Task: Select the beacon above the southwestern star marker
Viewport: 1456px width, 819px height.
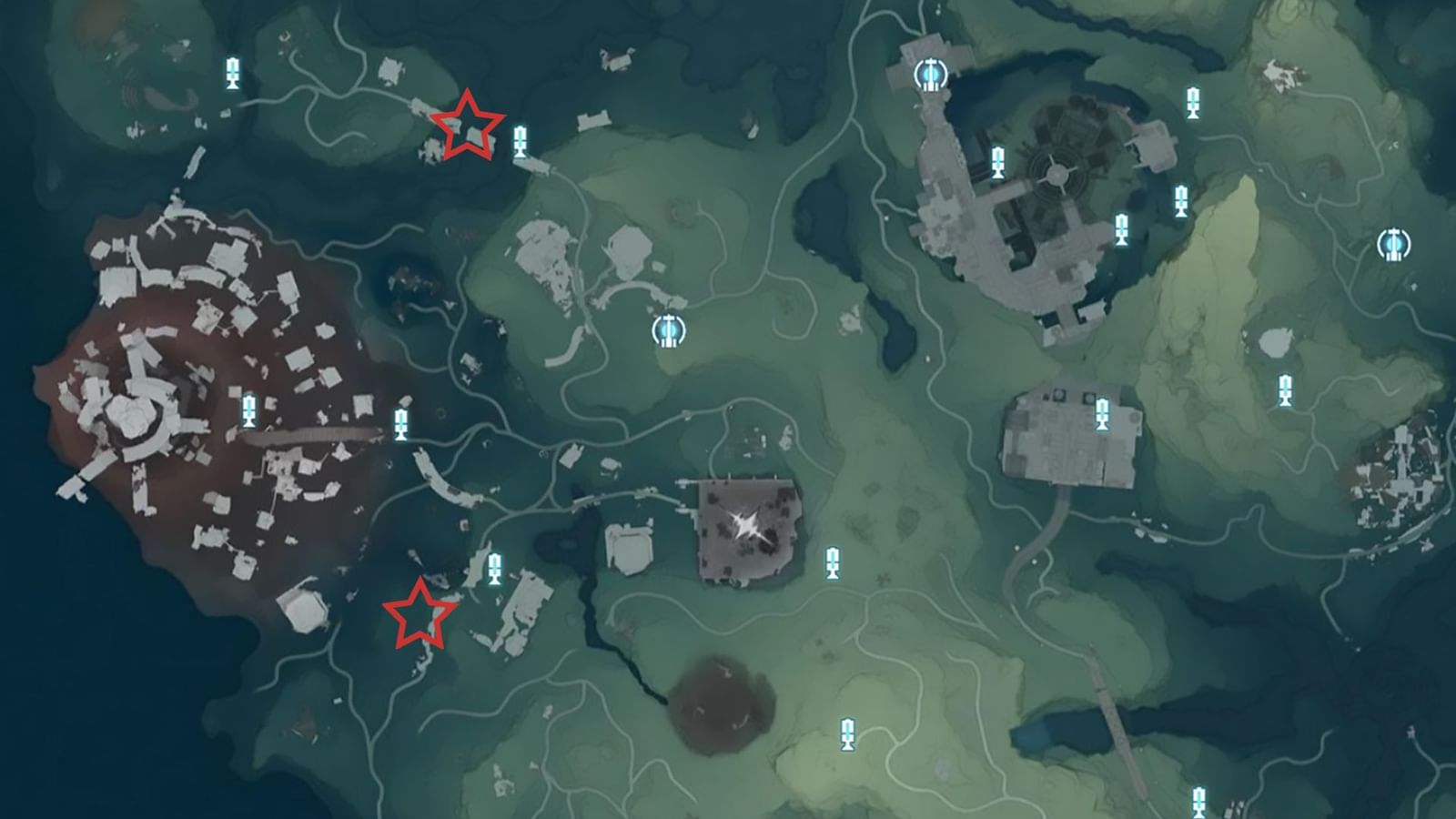Action: [x=497, y=569]
